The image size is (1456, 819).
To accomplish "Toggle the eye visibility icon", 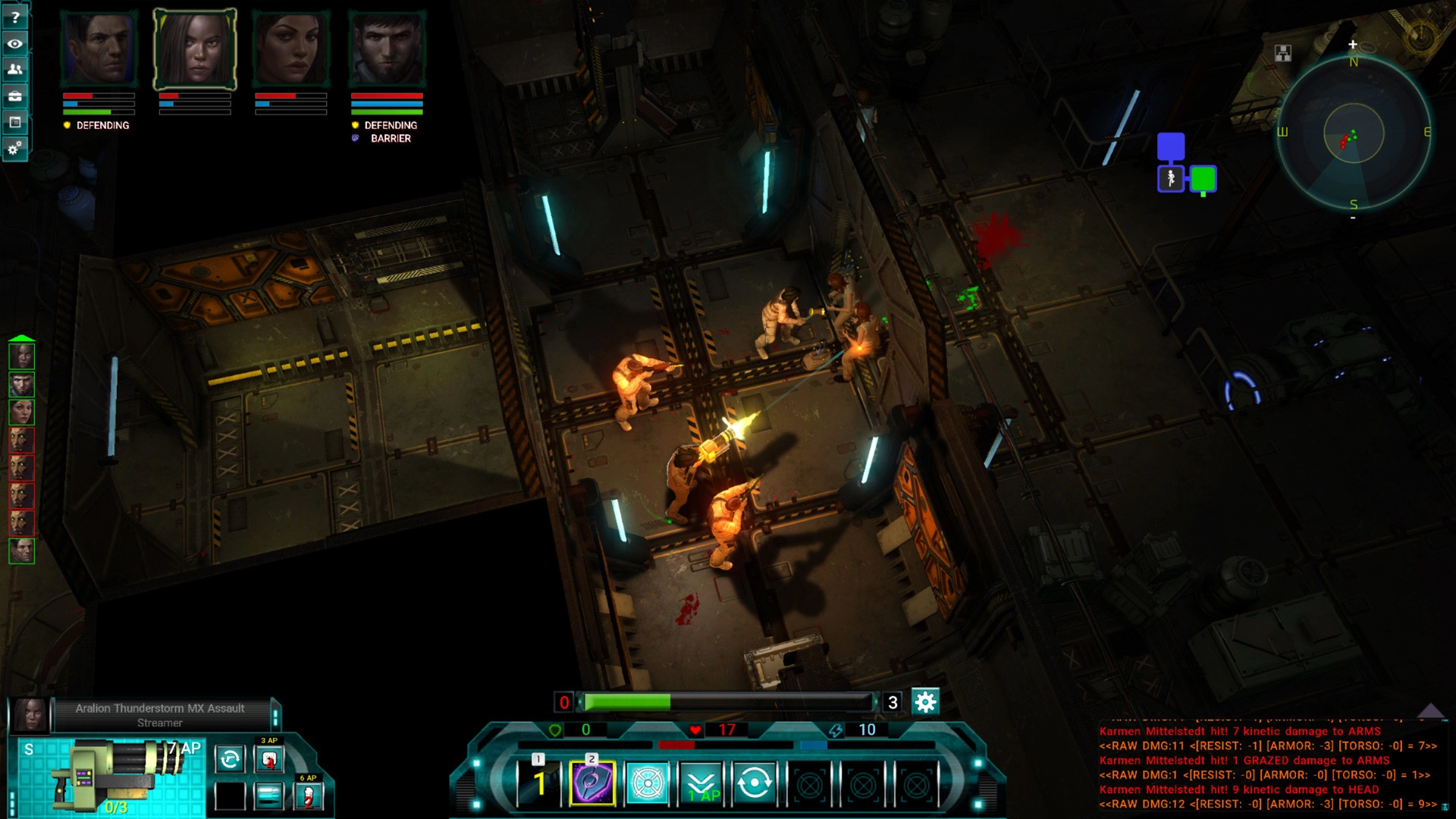I will (x=14, y=43).
